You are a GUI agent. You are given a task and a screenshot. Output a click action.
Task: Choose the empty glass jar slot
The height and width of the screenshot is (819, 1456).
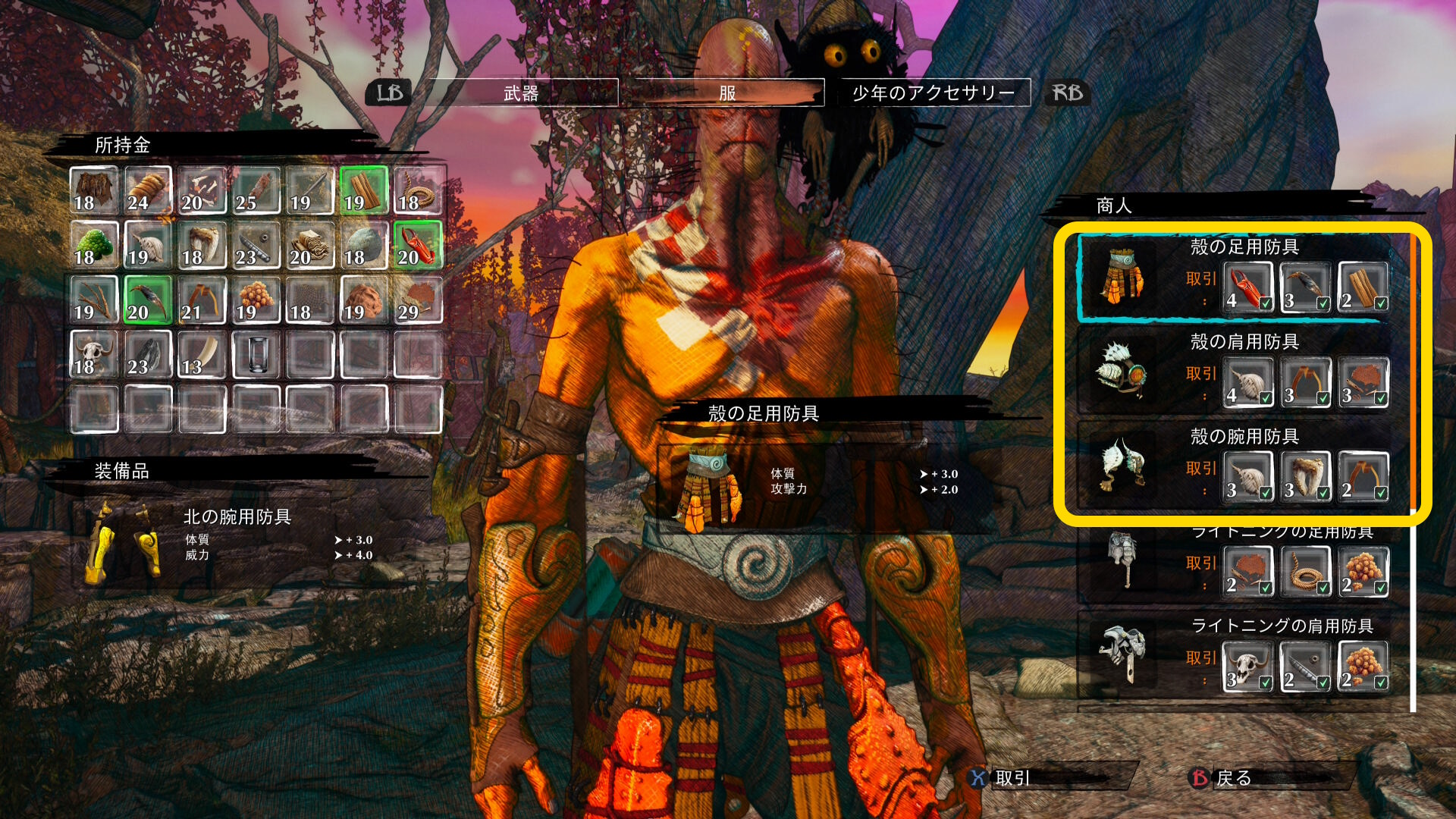pyautogui.click(x=256, y=354)
